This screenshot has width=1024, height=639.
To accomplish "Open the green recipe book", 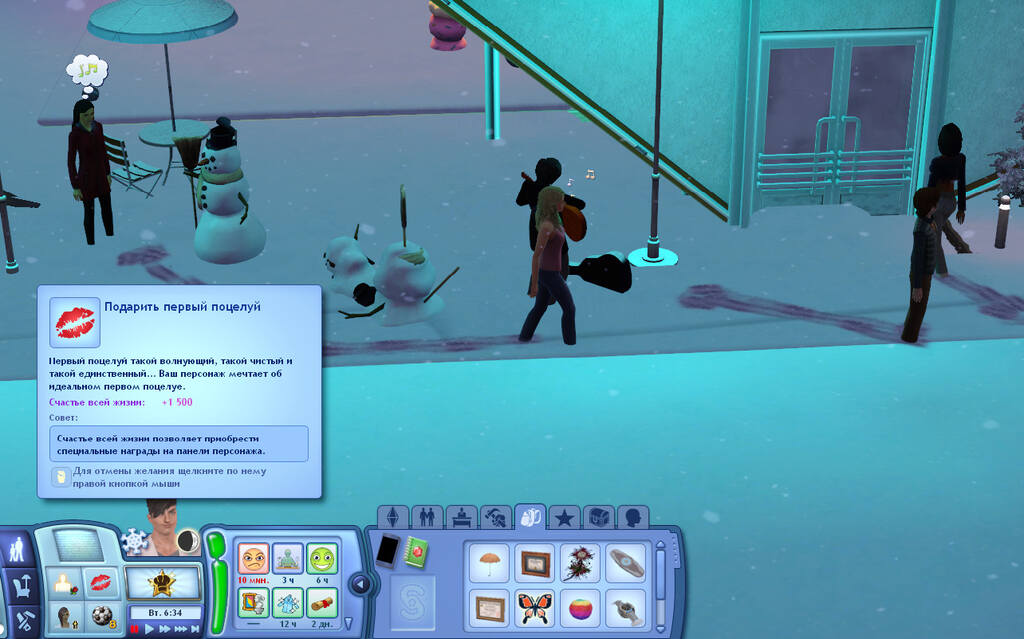I will 416,550.
